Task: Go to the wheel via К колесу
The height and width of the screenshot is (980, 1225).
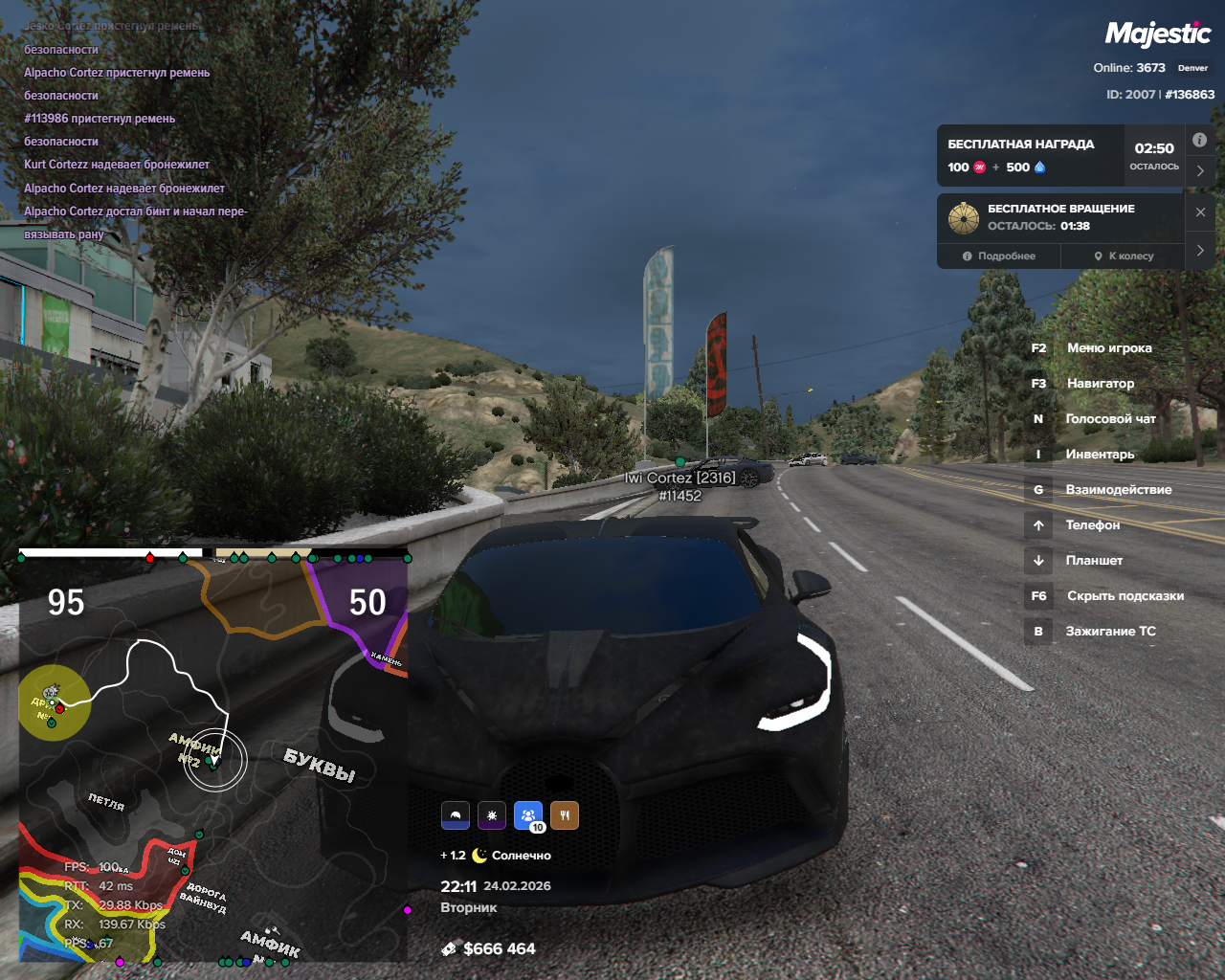Action: (x=1124, y=256)
